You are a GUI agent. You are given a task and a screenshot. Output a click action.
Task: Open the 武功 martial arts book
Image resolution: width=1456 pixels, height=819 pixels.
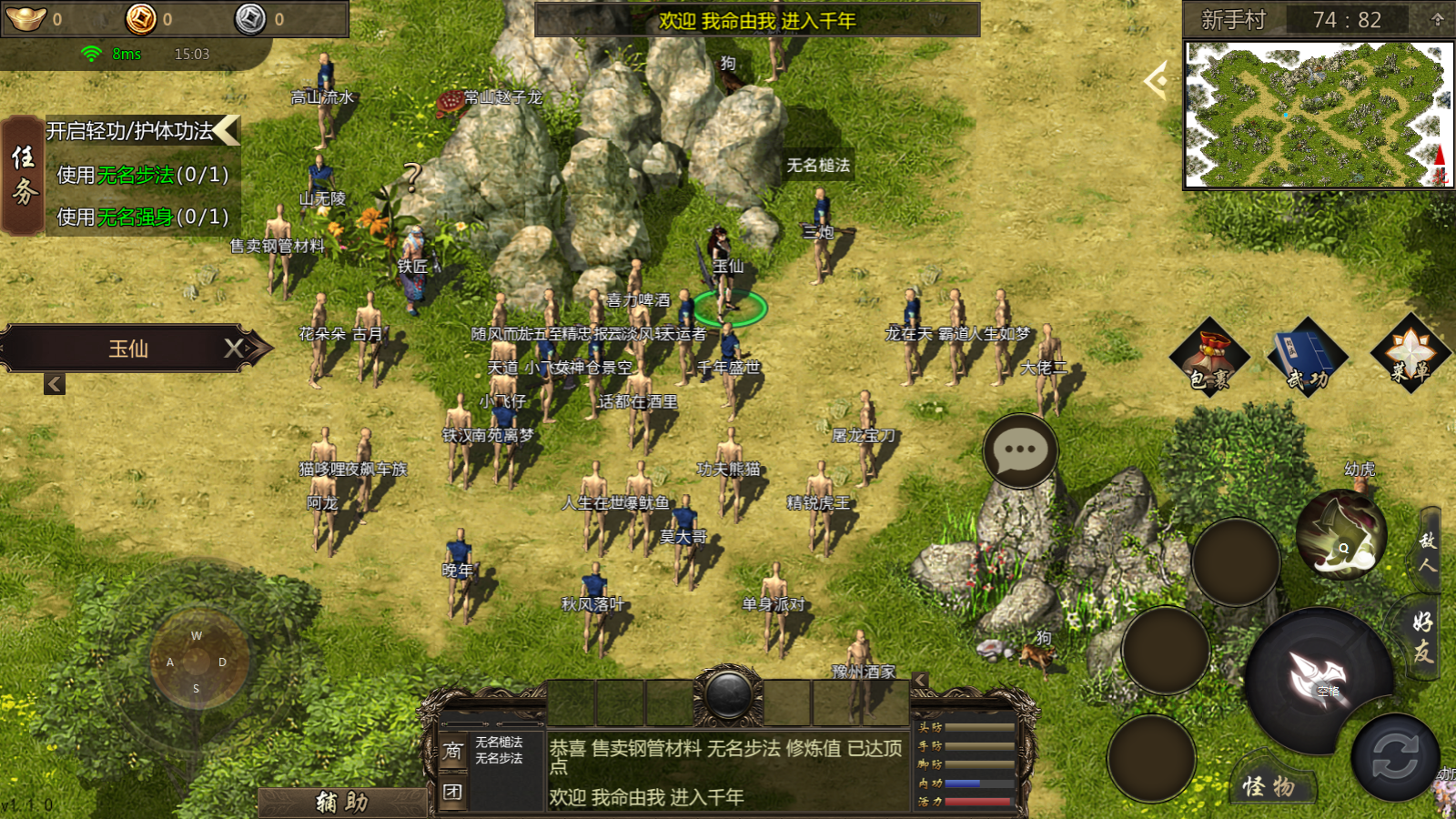tap(1308, 358)
